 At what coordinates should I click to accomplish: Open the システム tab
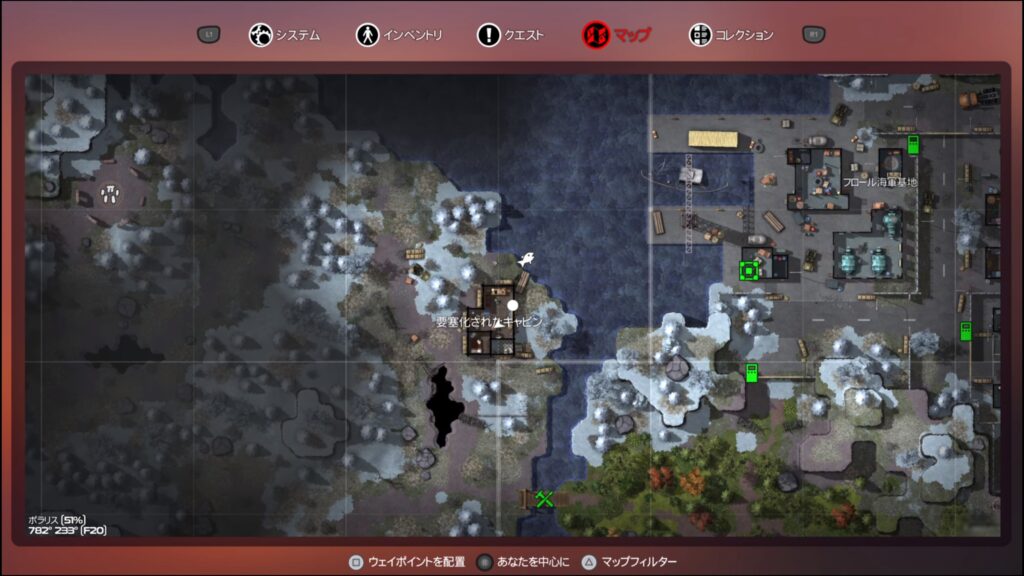(x=285, y=35)
